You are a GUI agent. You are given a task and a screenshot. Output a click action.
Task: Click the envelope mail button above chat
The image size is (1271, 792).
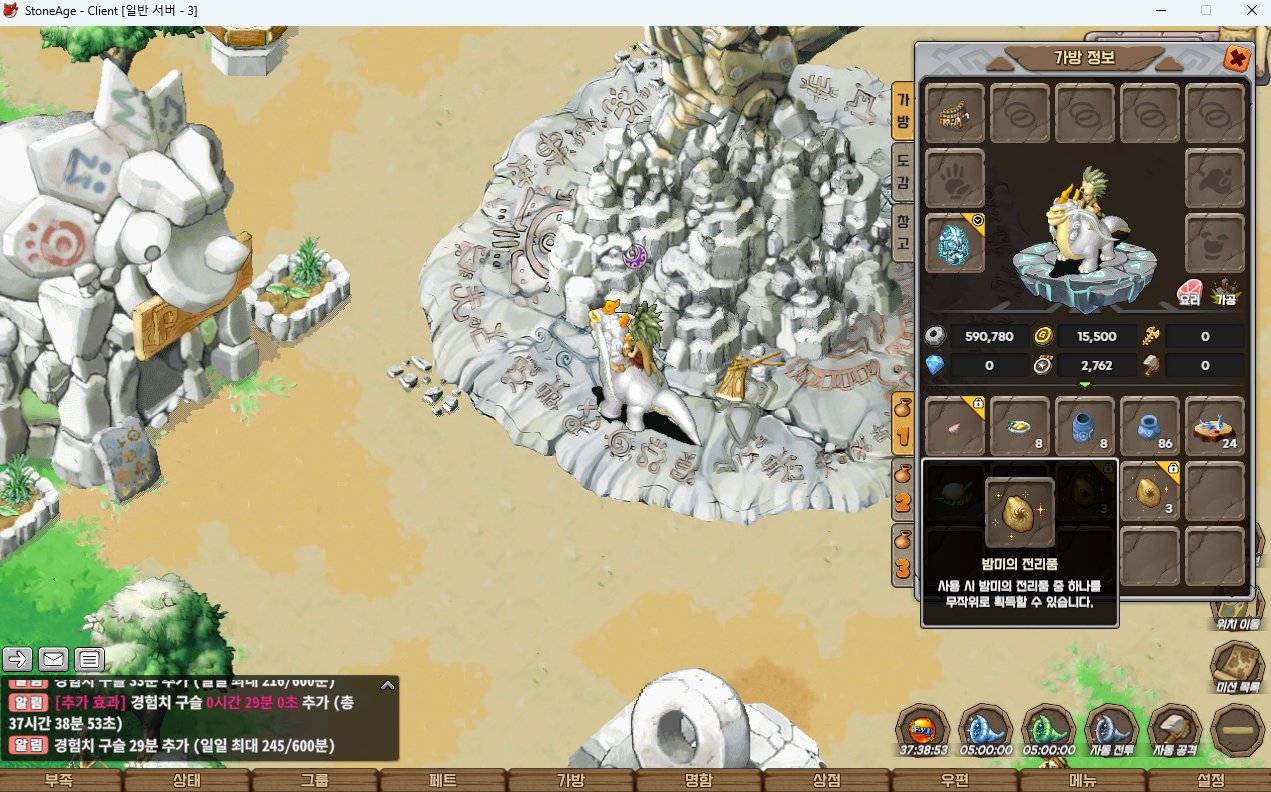click(54, 659)
